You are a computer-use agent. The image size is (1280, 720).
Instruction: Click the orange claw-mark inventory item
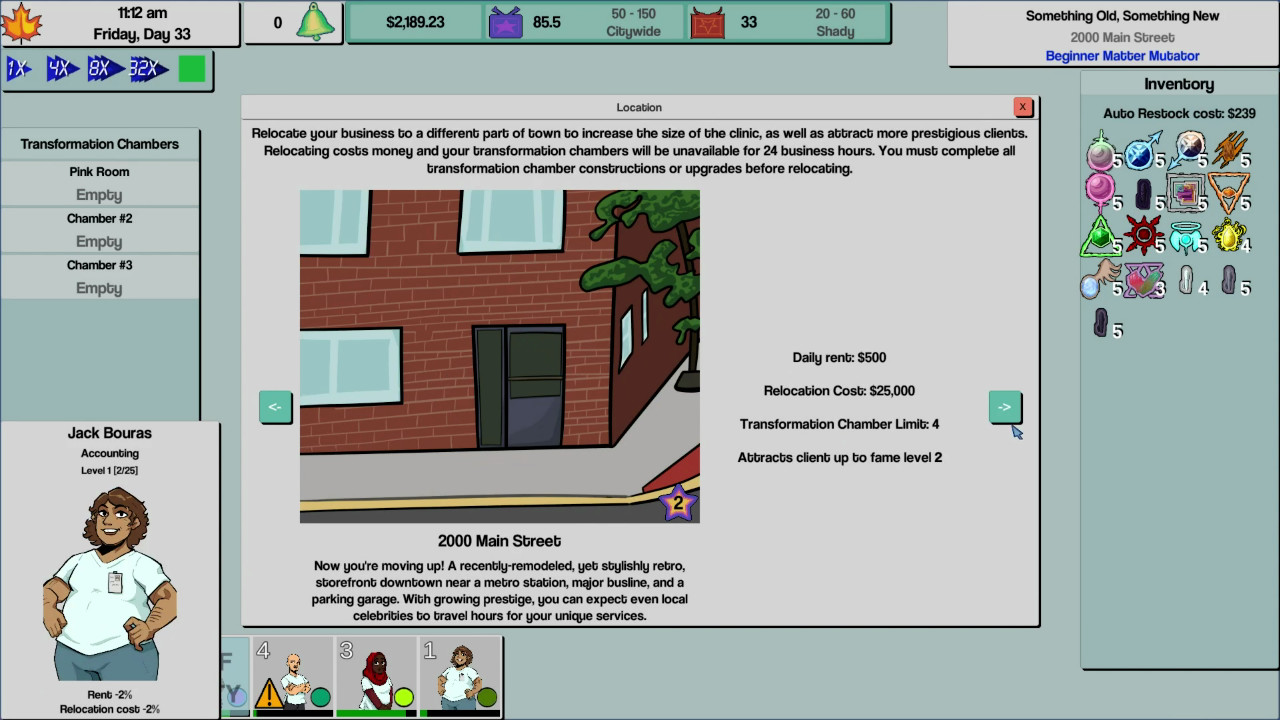pyautogui.click(x=1227, y=150)
